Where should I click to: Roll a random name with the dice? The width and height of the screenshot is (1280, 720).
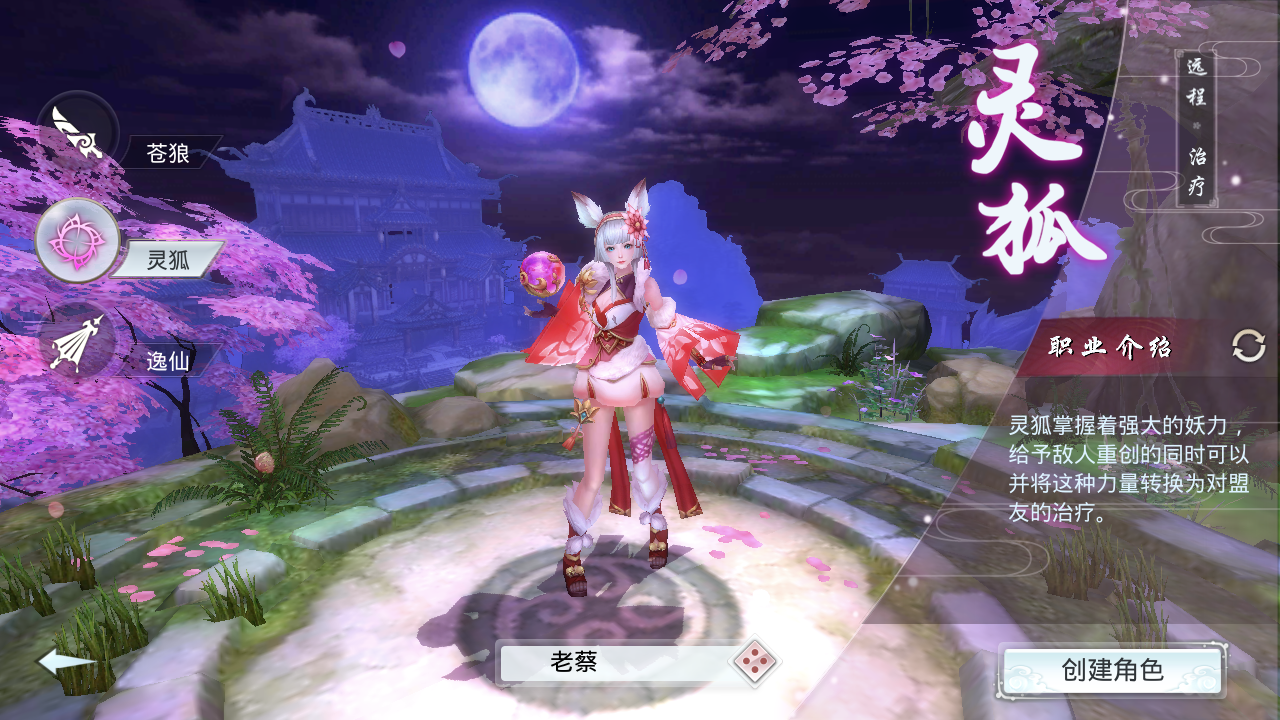(x=755, y=662)
